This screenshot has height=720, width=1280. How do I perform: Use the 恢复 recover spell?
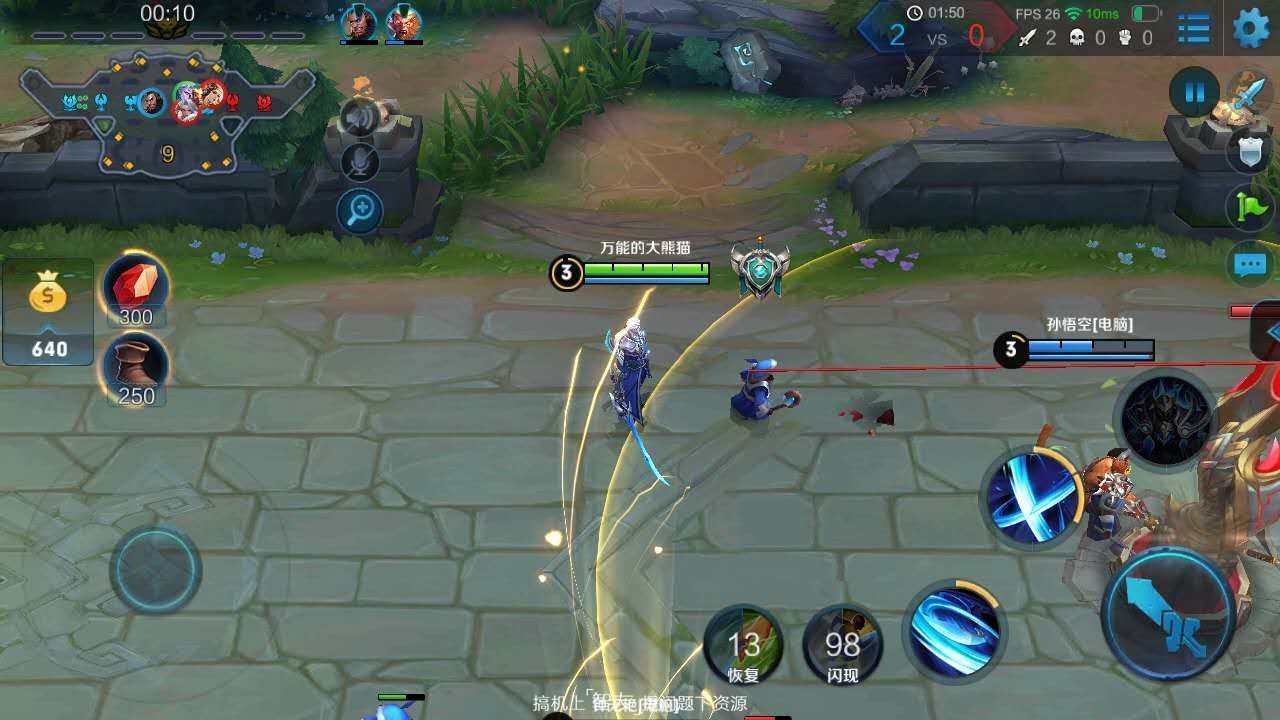pos(744,645)
